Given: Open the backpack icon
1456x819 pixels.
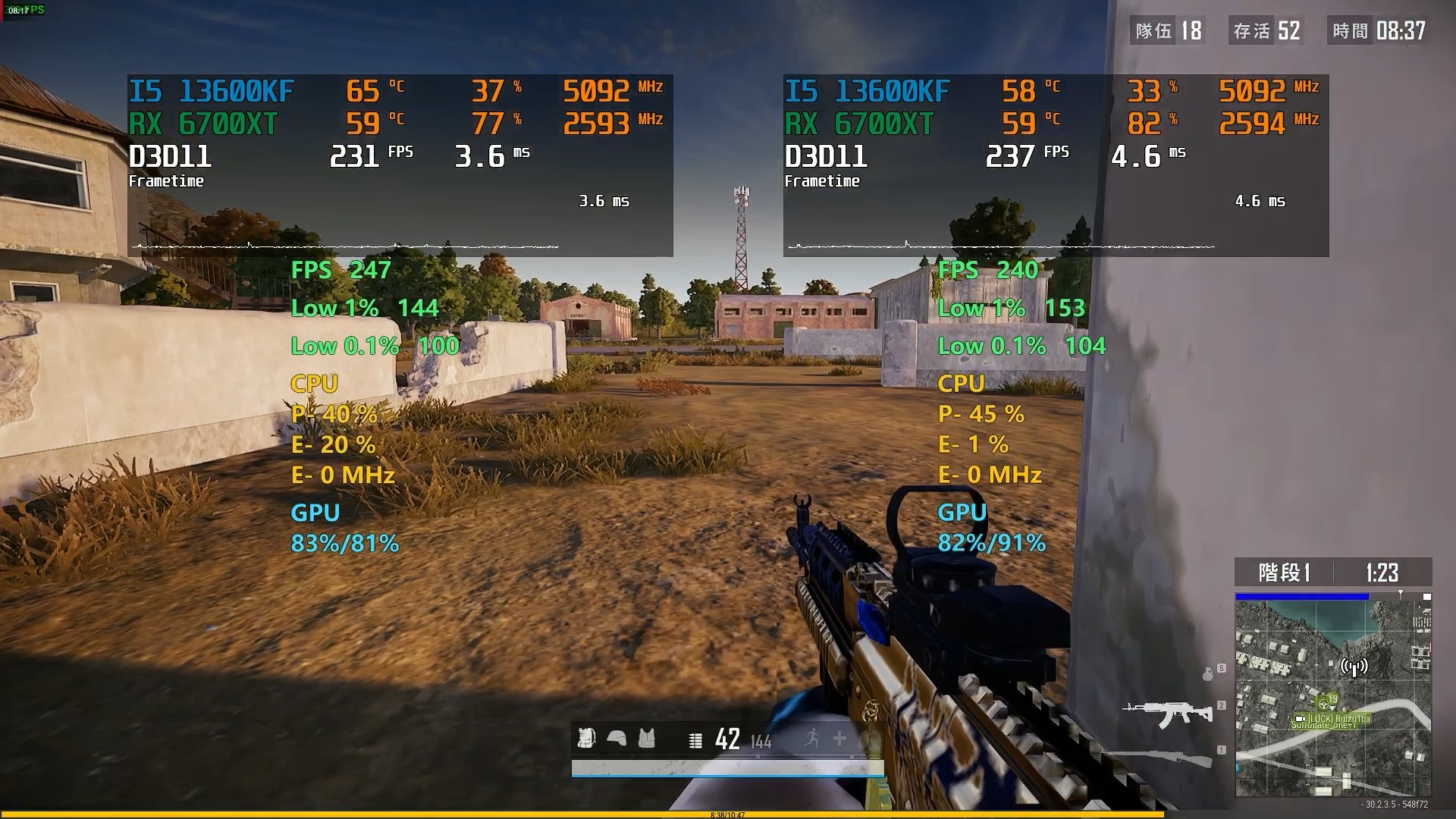Looking at the screenshot, I should click(586, 738).
